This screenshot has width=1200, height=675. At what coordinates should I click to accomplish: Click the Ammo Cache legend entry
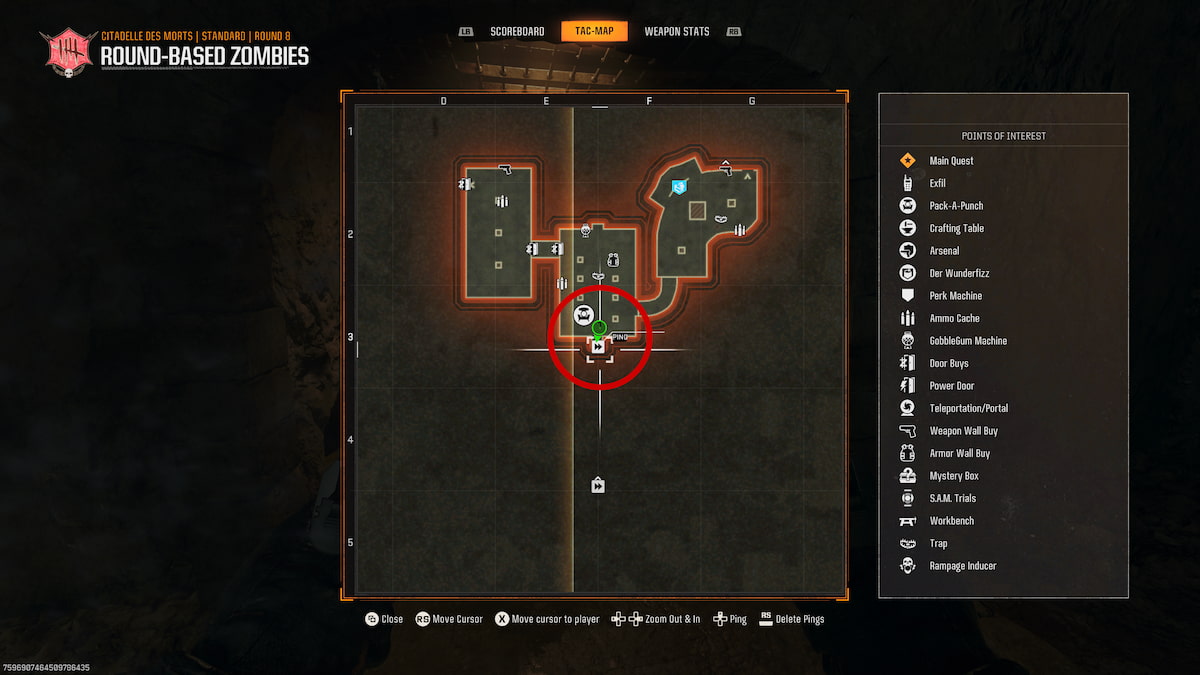[954, 318]
